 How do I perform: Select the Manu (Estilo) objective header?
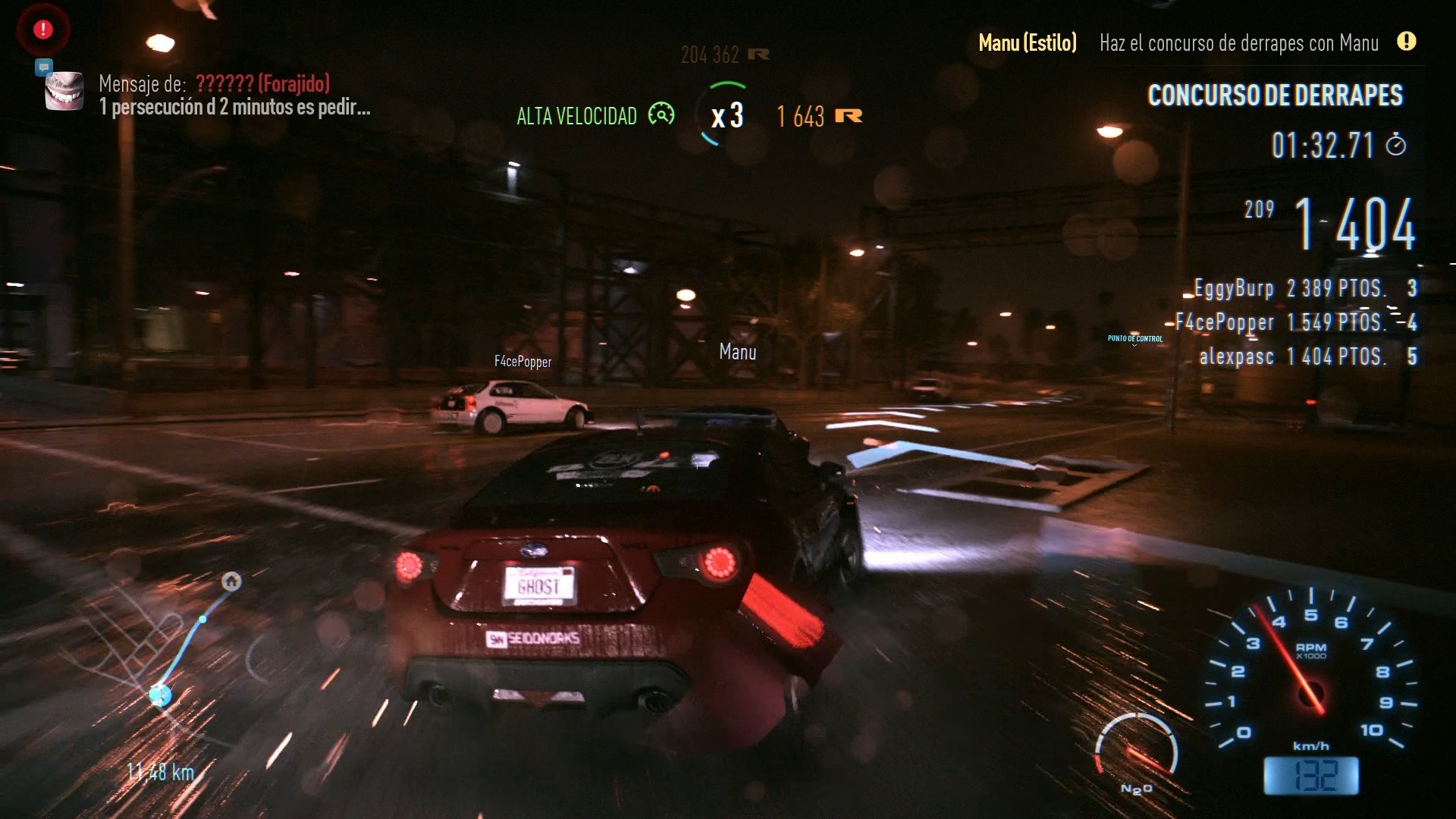[1028, 43]
